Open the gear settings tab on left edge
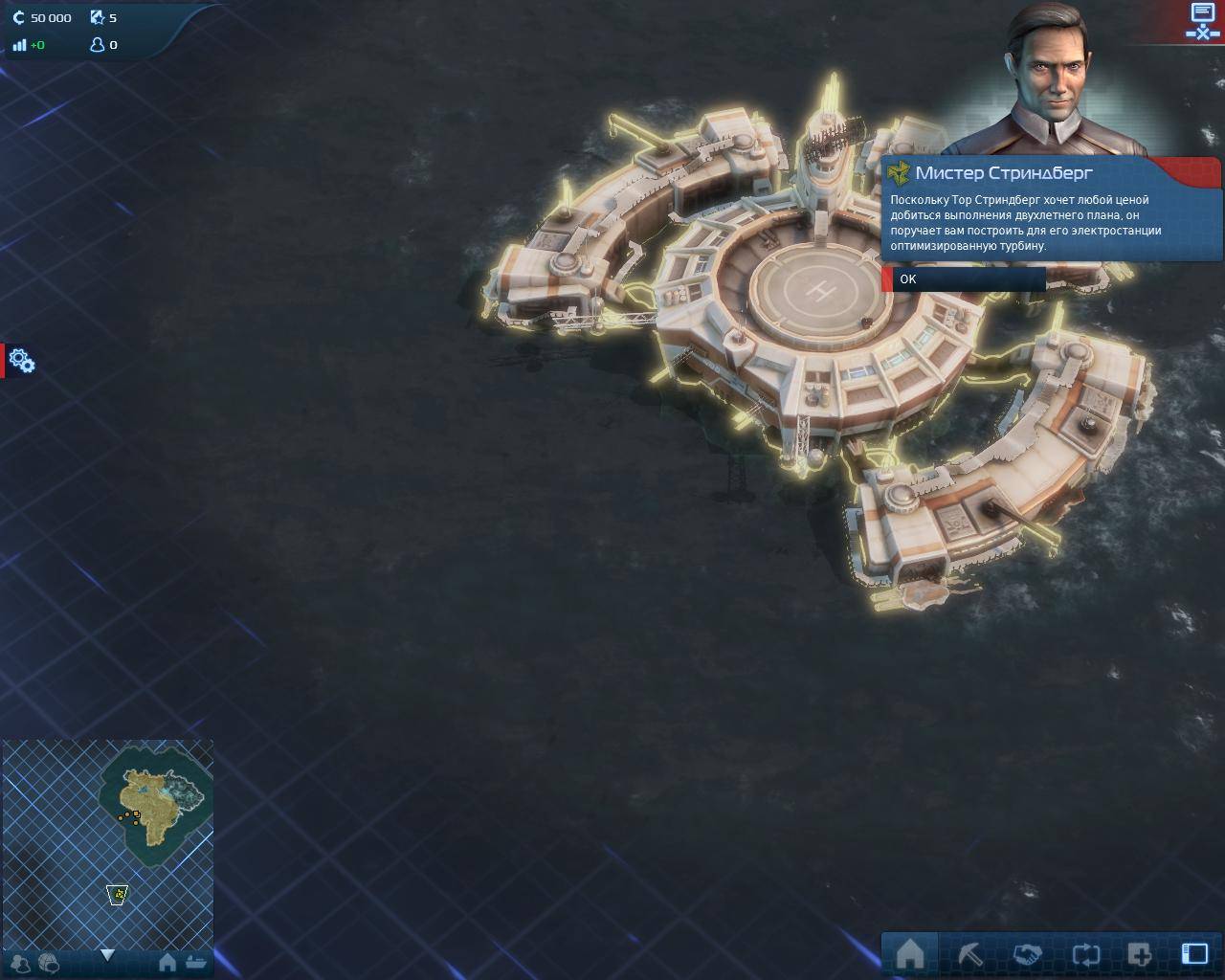 (x=21, y=361)
